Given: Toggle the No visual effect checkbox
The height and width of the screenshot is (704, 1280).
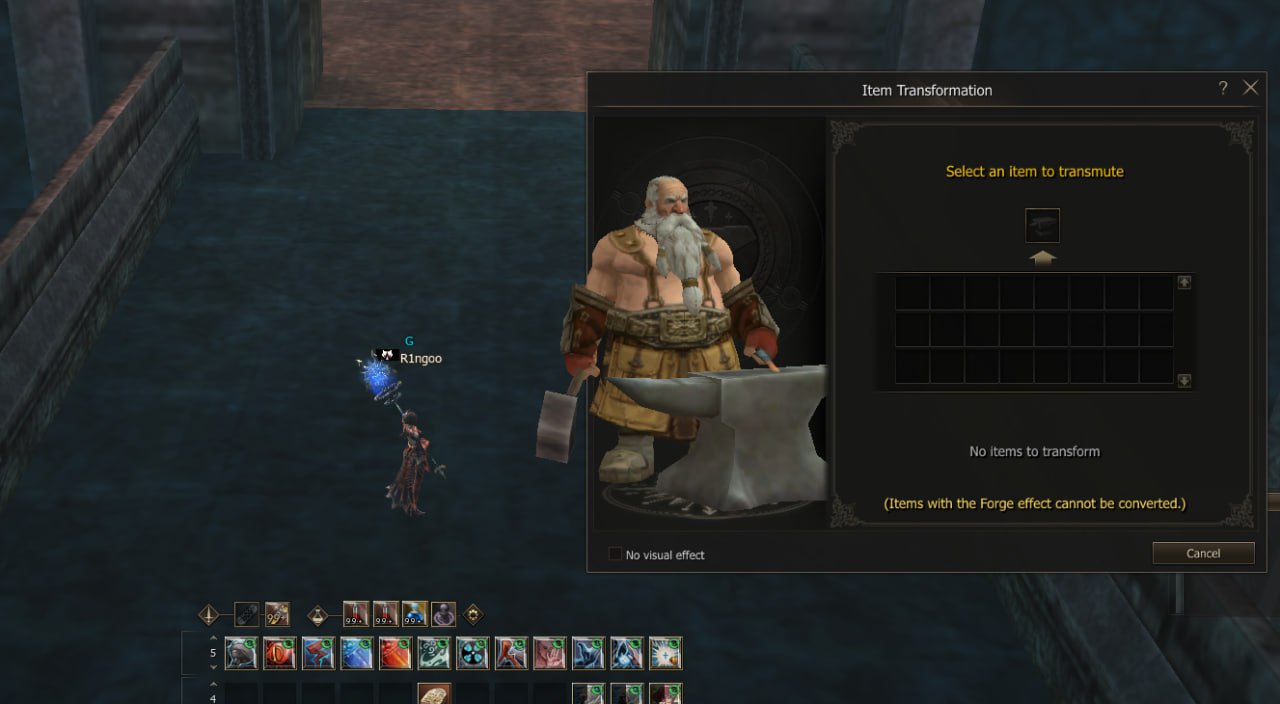Looking at the screenshot, I should (615, 554).
